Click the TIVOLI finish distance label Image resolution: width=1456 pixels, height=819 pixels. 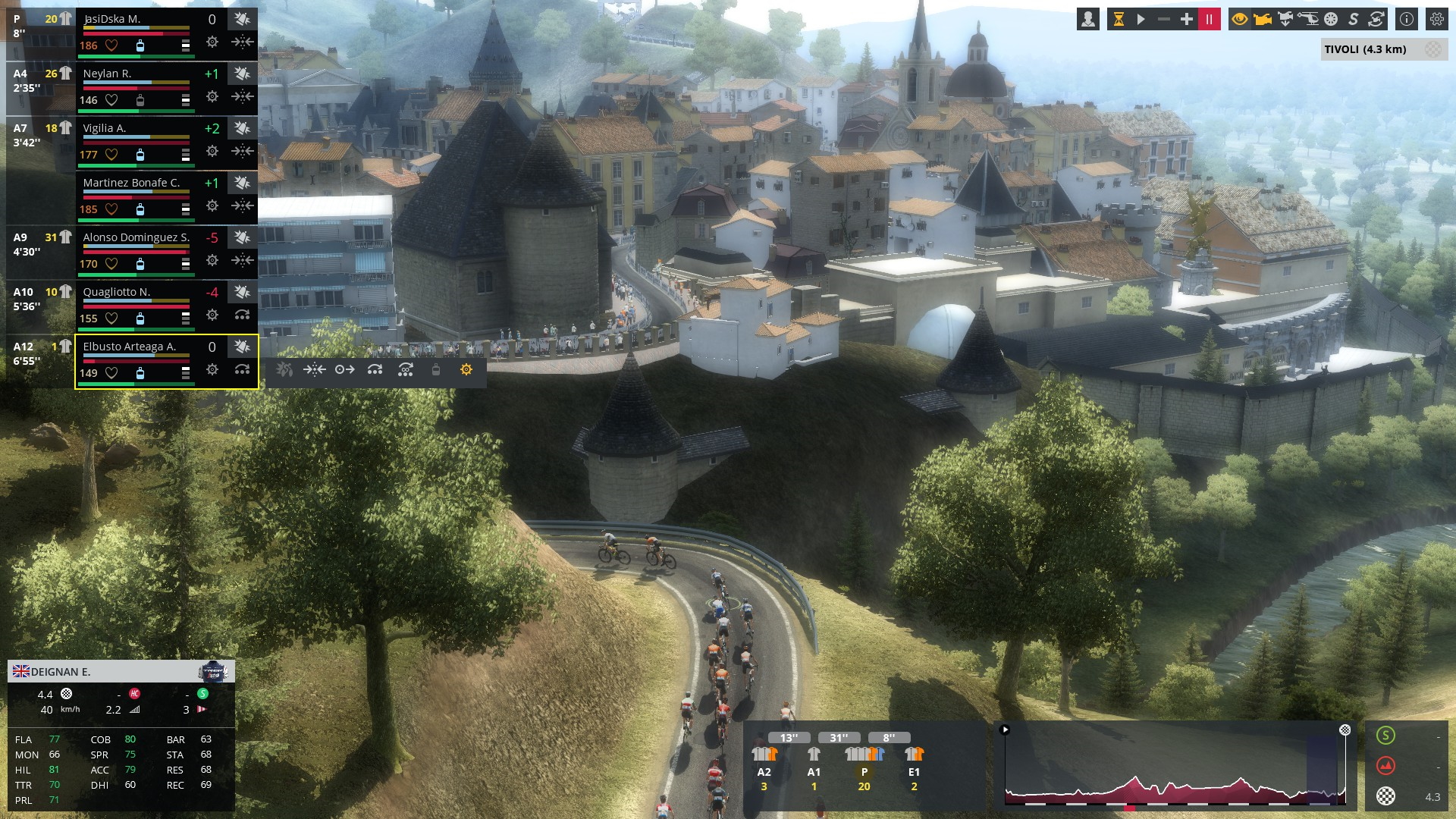click(x=1365, y=50)
